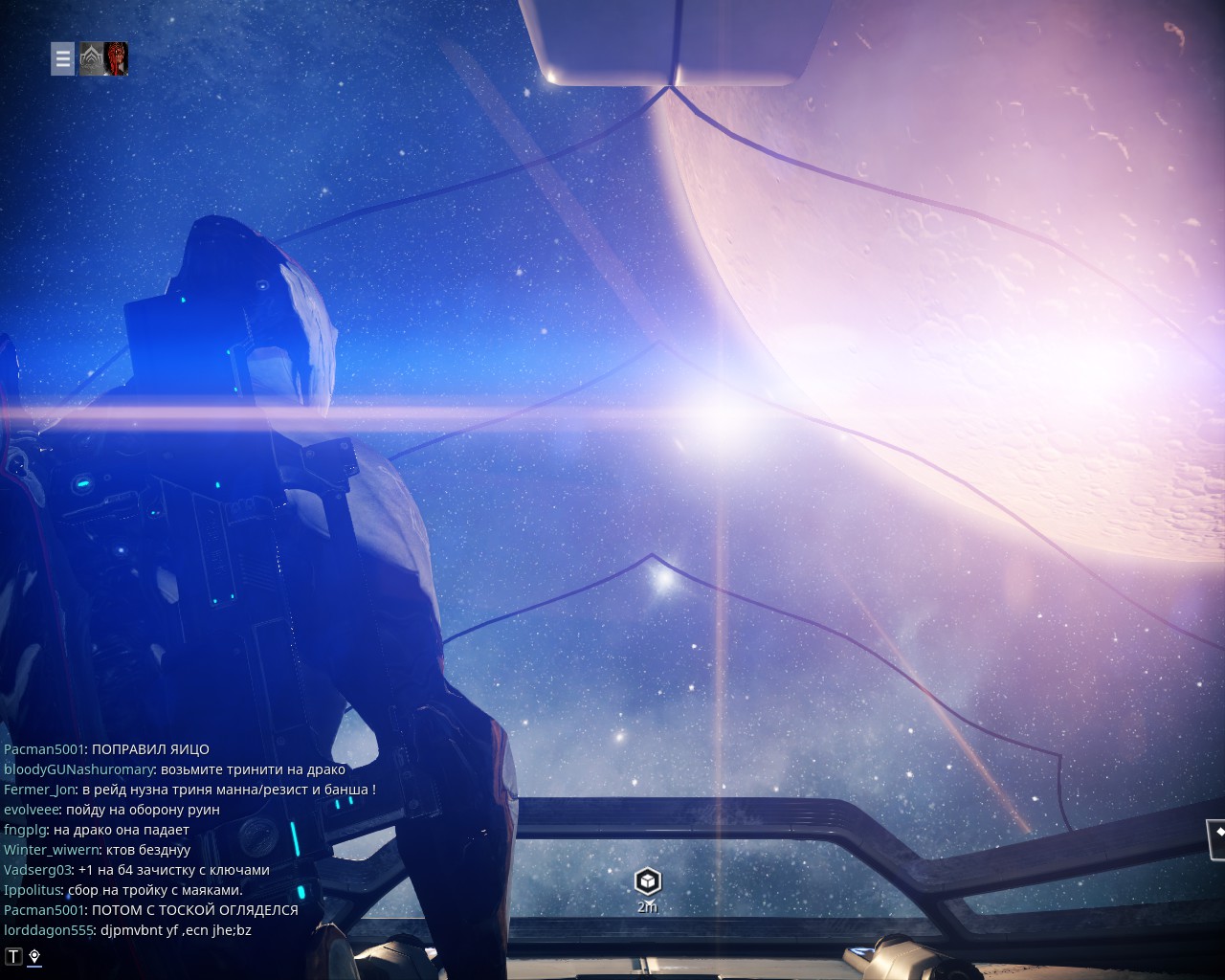Select player bloodyGUNashuromary in chat
Viewport: 1225px width, 980px height.
(x=78, y=769)
